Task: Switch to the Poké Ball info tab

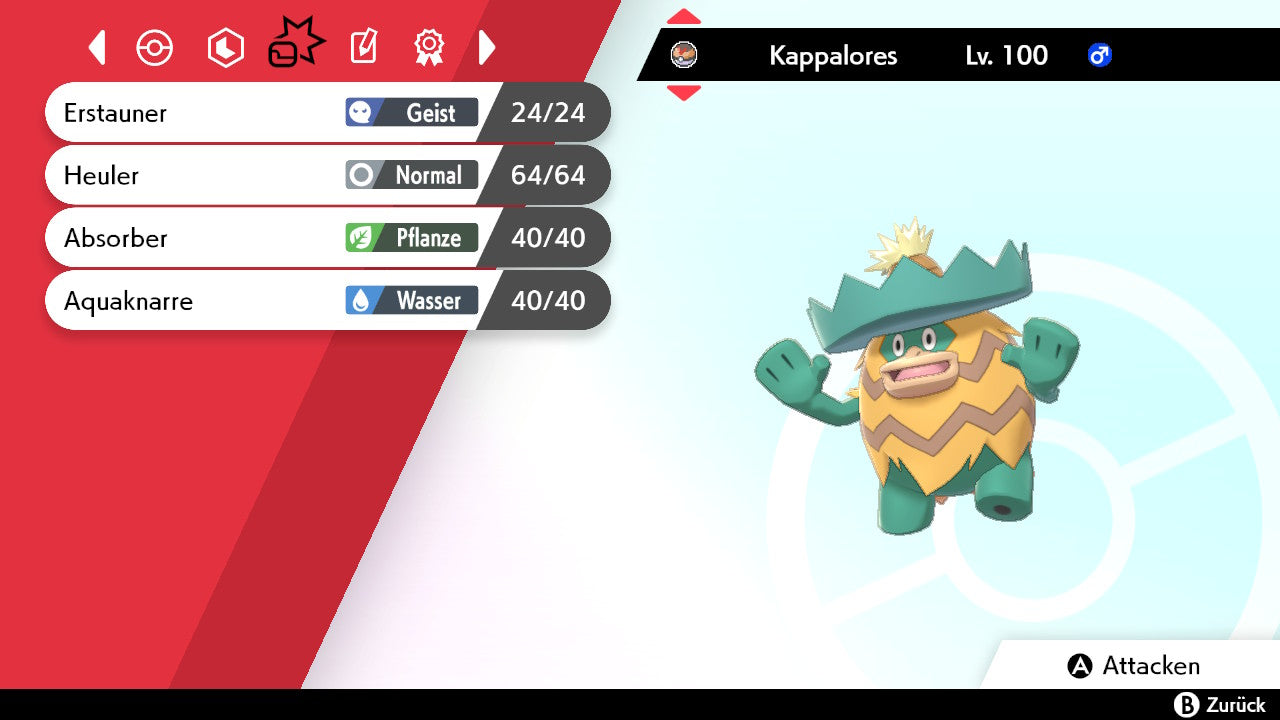Action: [155, 47]
